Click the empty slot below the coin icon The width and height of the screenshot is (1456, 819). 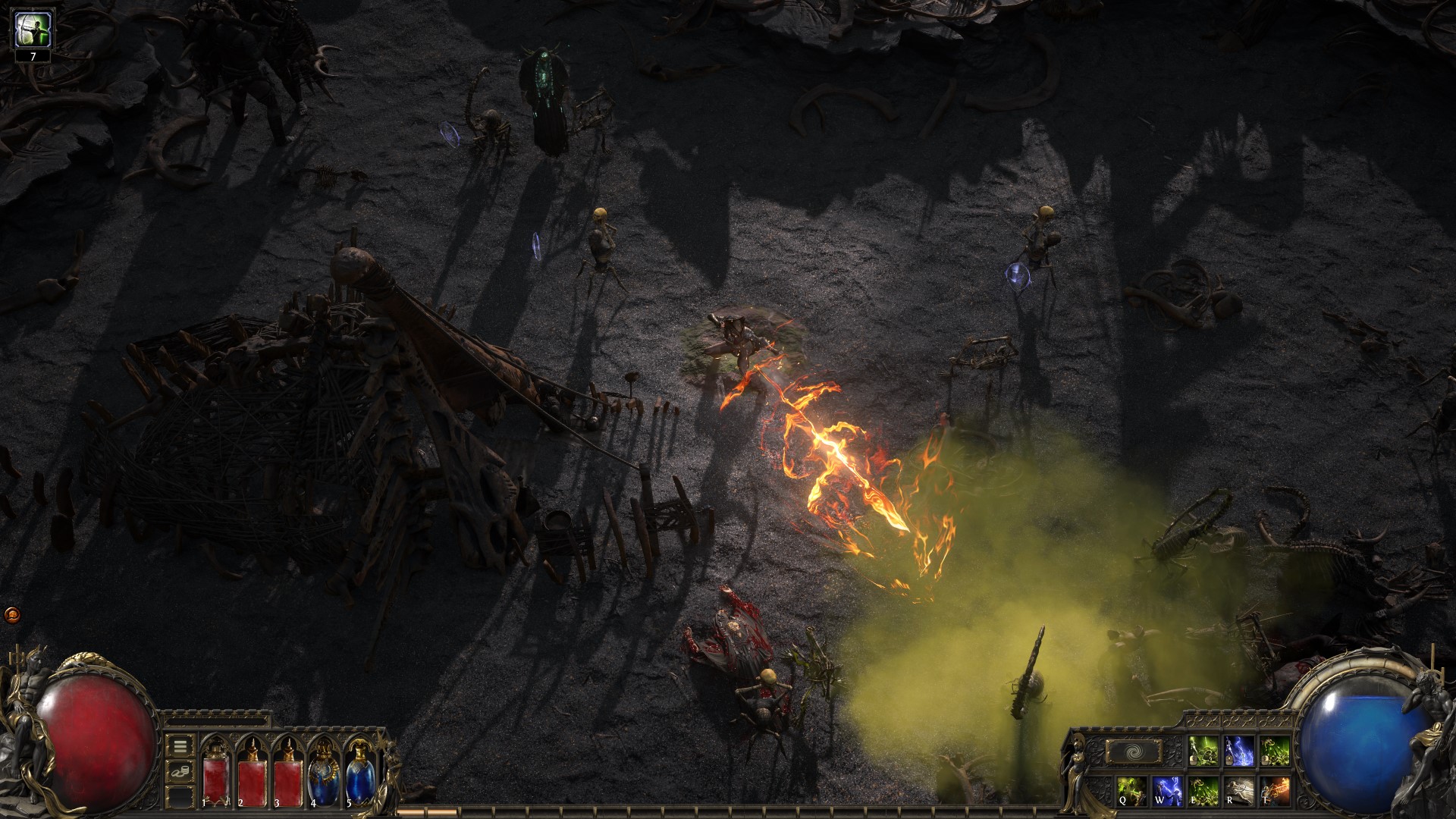180,798
